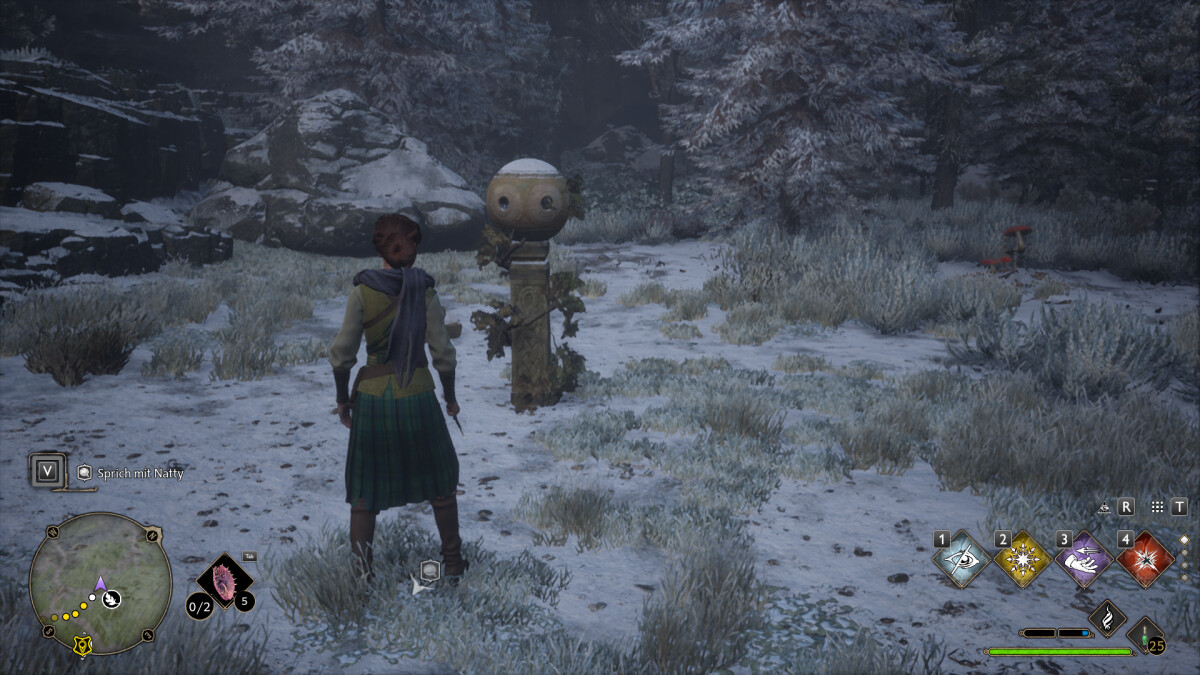This screenshot has height=675, width=1200.
Task: Select the "Sprich mit Natty" quest objective
Action: pos(140,472)
